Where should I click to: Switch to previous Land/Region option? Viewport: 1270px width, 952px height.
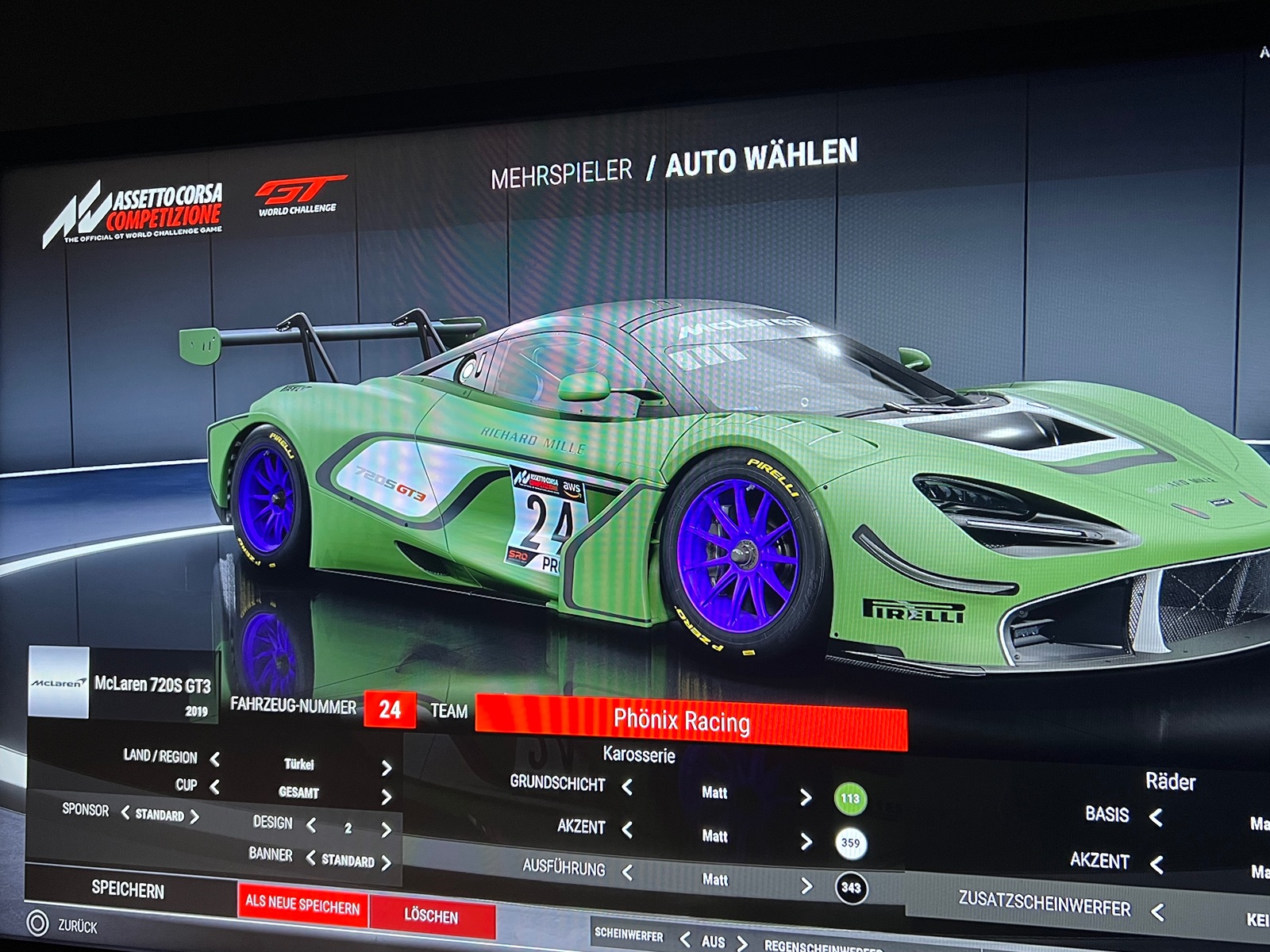(215, 759)
